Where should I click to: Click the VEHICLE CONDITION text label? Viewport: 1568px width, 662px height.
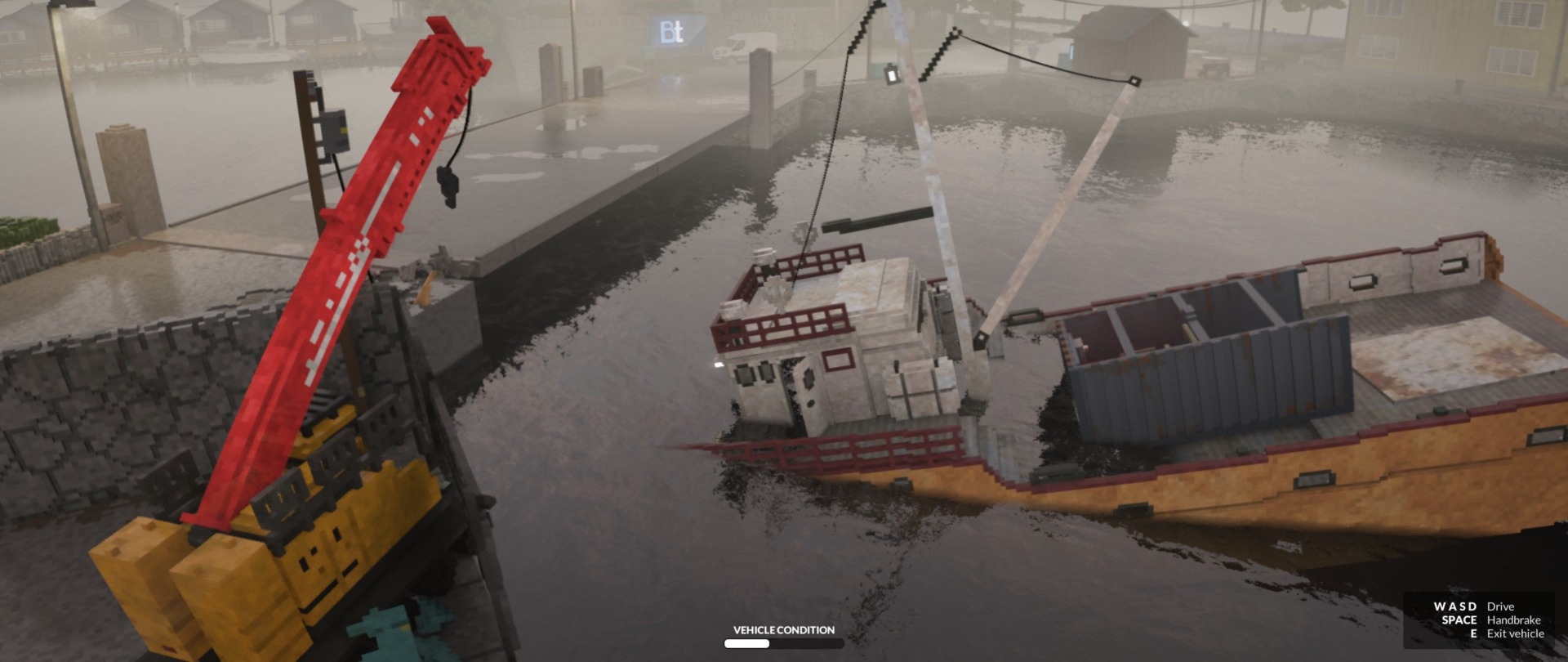783,630
